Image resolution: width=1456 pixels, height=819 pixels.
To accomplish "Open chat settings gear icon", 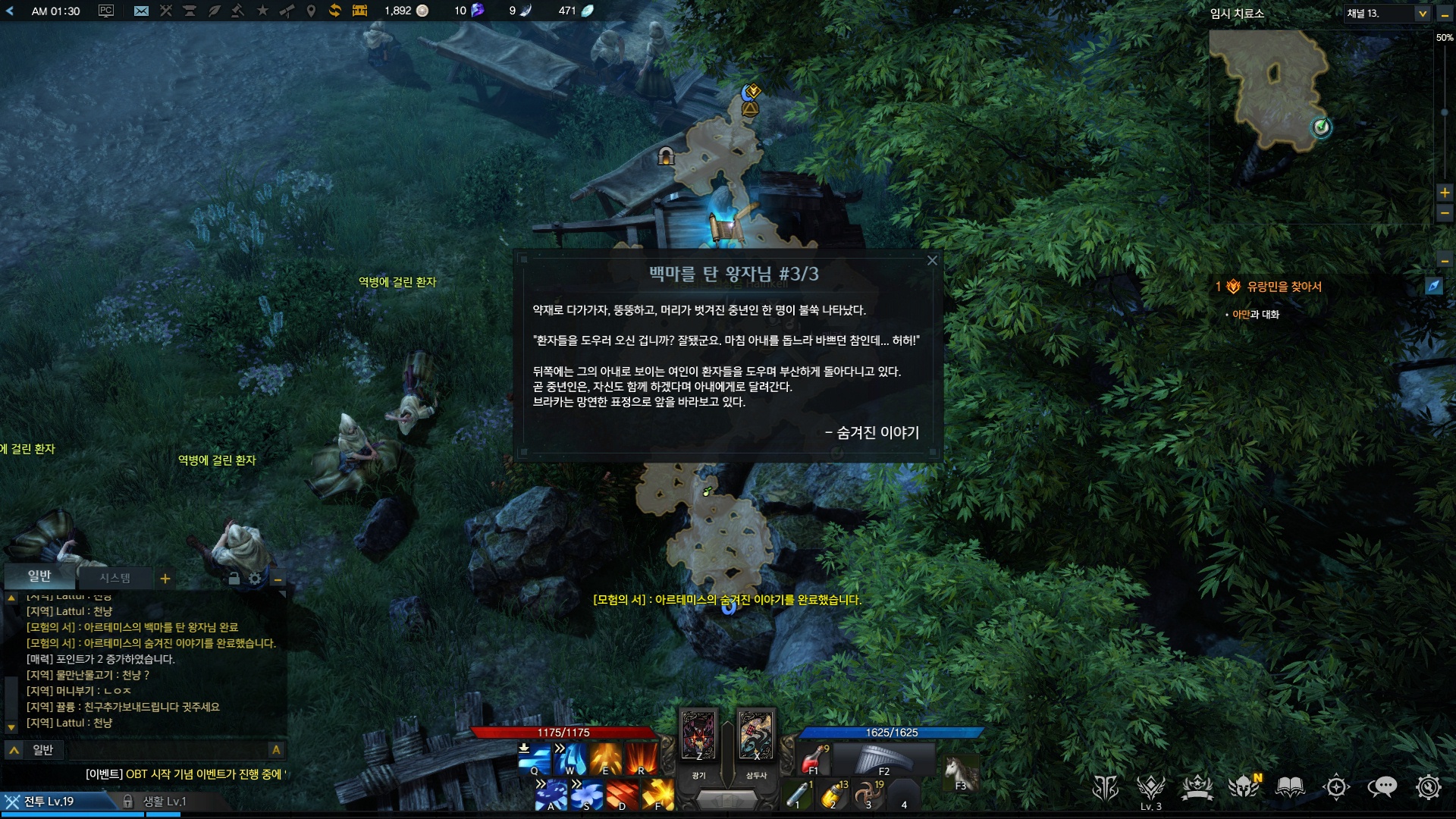I will click(255, 579).
